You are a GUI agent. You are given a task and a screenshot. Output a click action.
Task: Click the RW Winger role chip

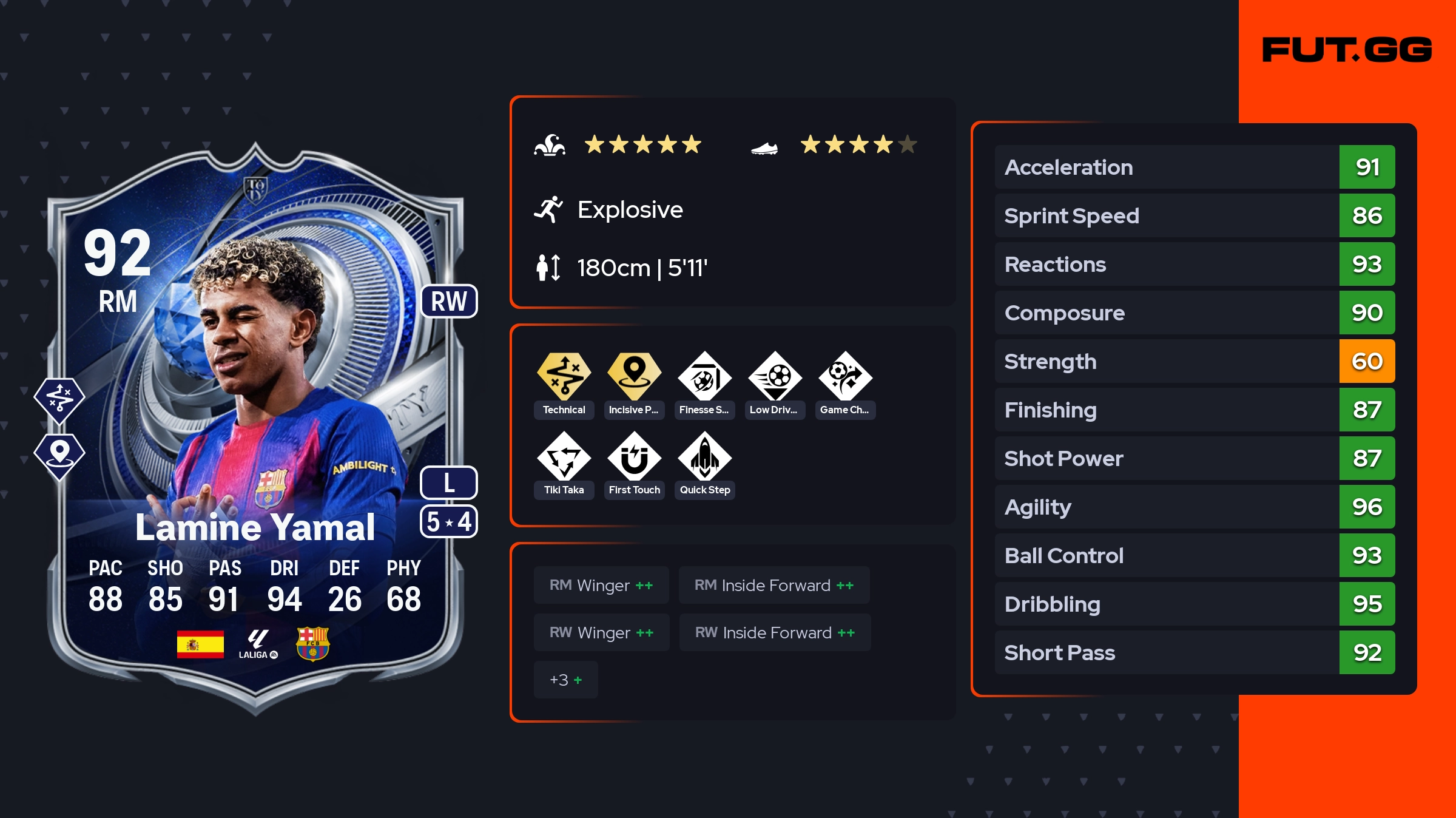[x=601, y=632]
